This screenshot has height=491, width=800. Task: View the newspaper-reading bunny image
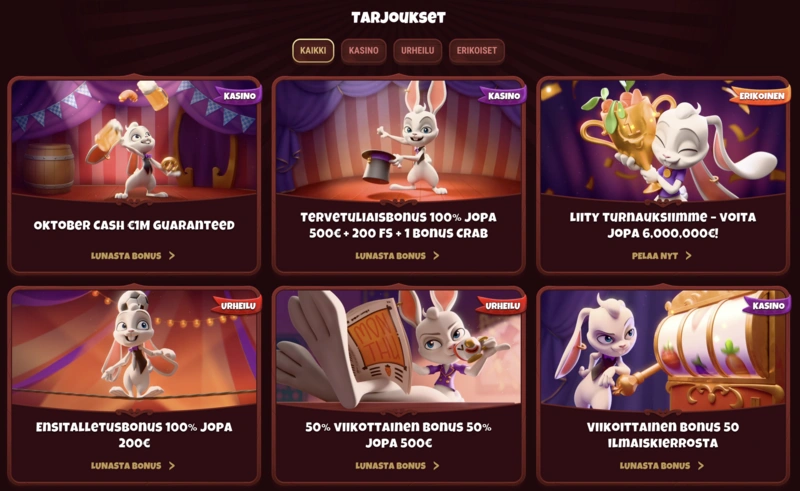click(398, 350)
